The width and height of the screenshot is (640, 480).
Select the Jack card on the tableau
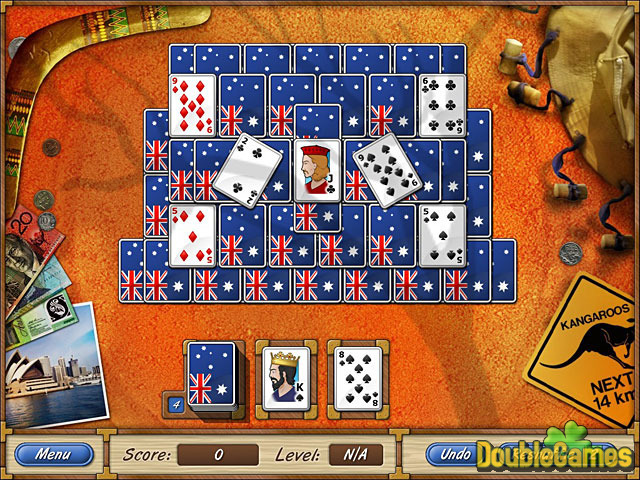pyautogui.click(x=318, y=171)
